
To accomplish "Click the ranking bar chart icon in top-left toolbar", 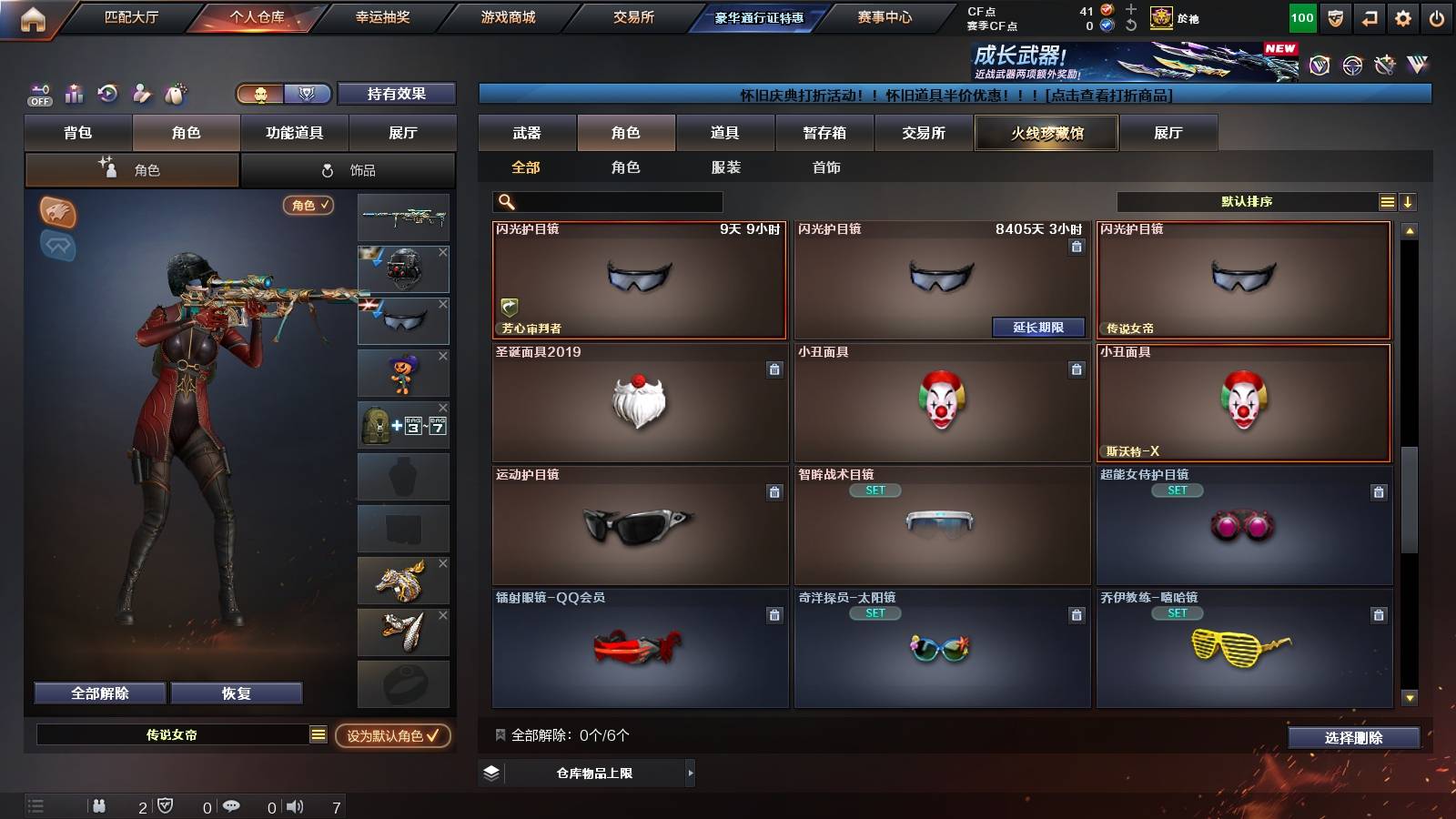I will click(x=74, y=94).
